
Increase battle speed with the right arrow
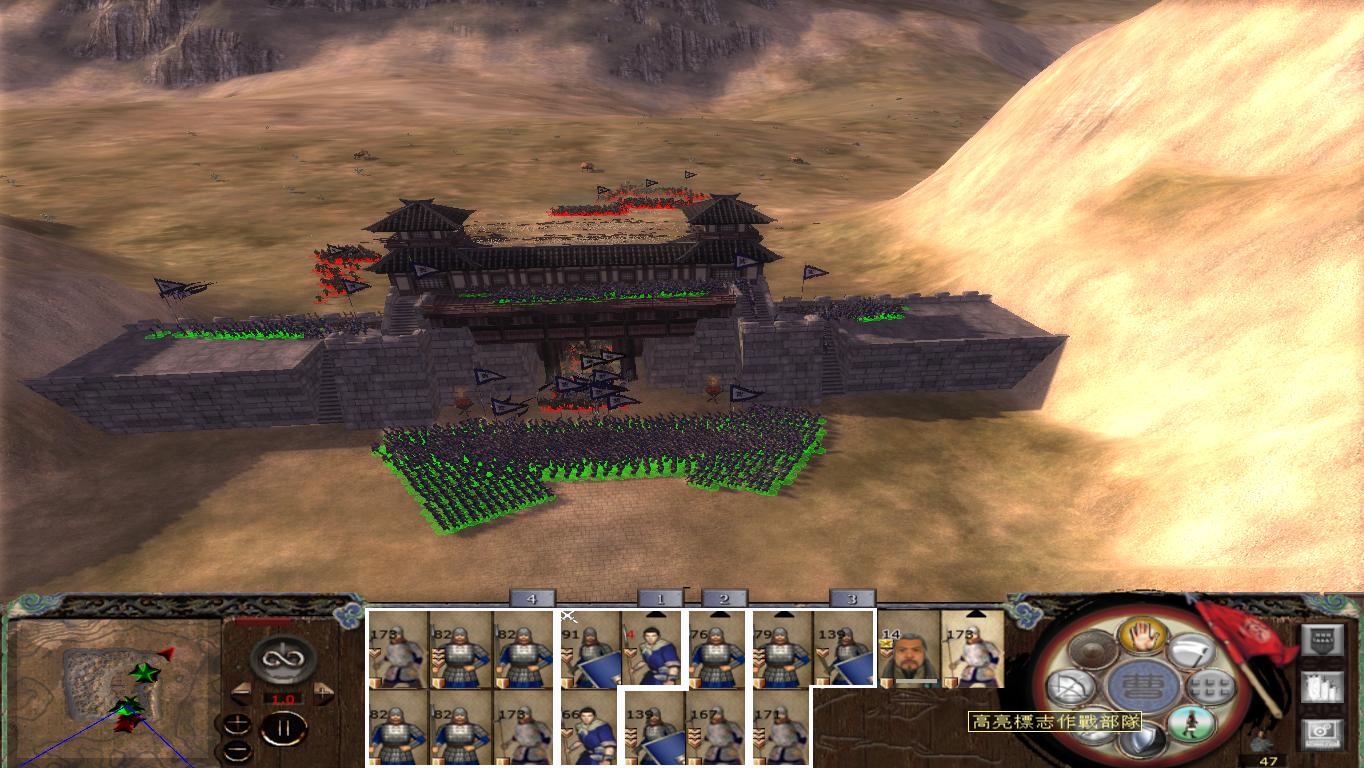(323, 692)
